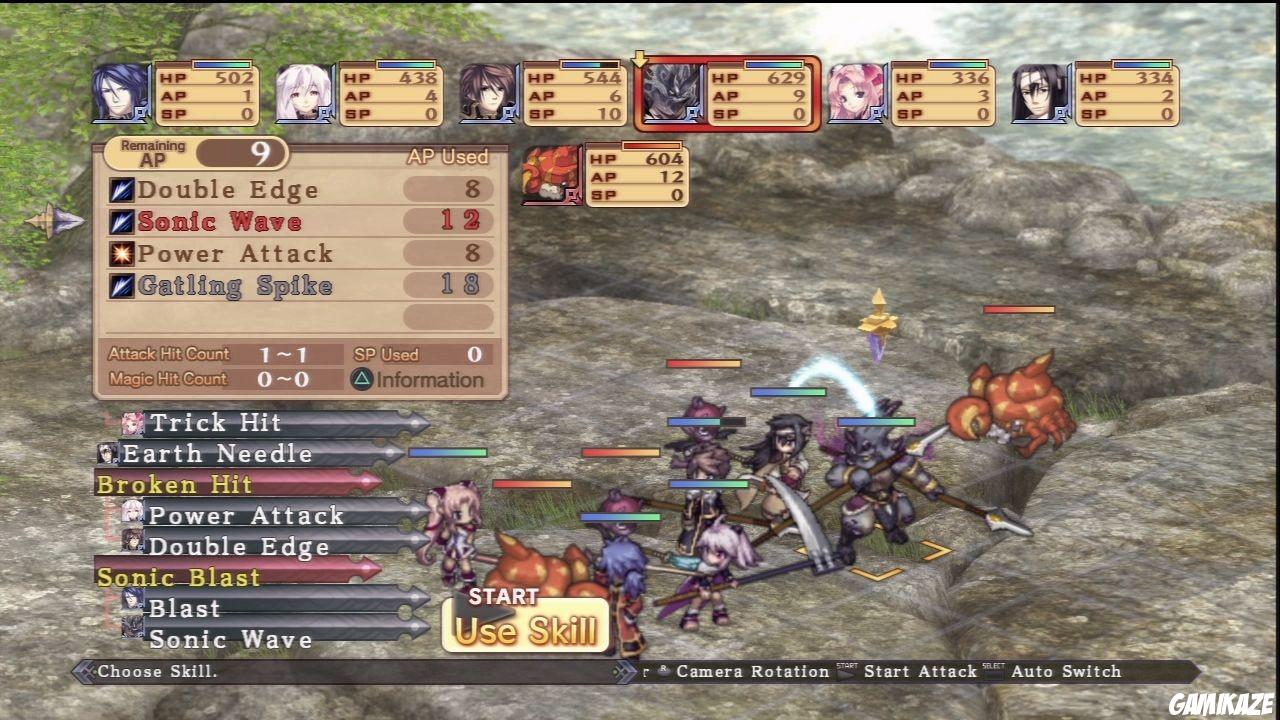
Task: Click the character portrait with 334 HP top right
Action: point(1040,93)
